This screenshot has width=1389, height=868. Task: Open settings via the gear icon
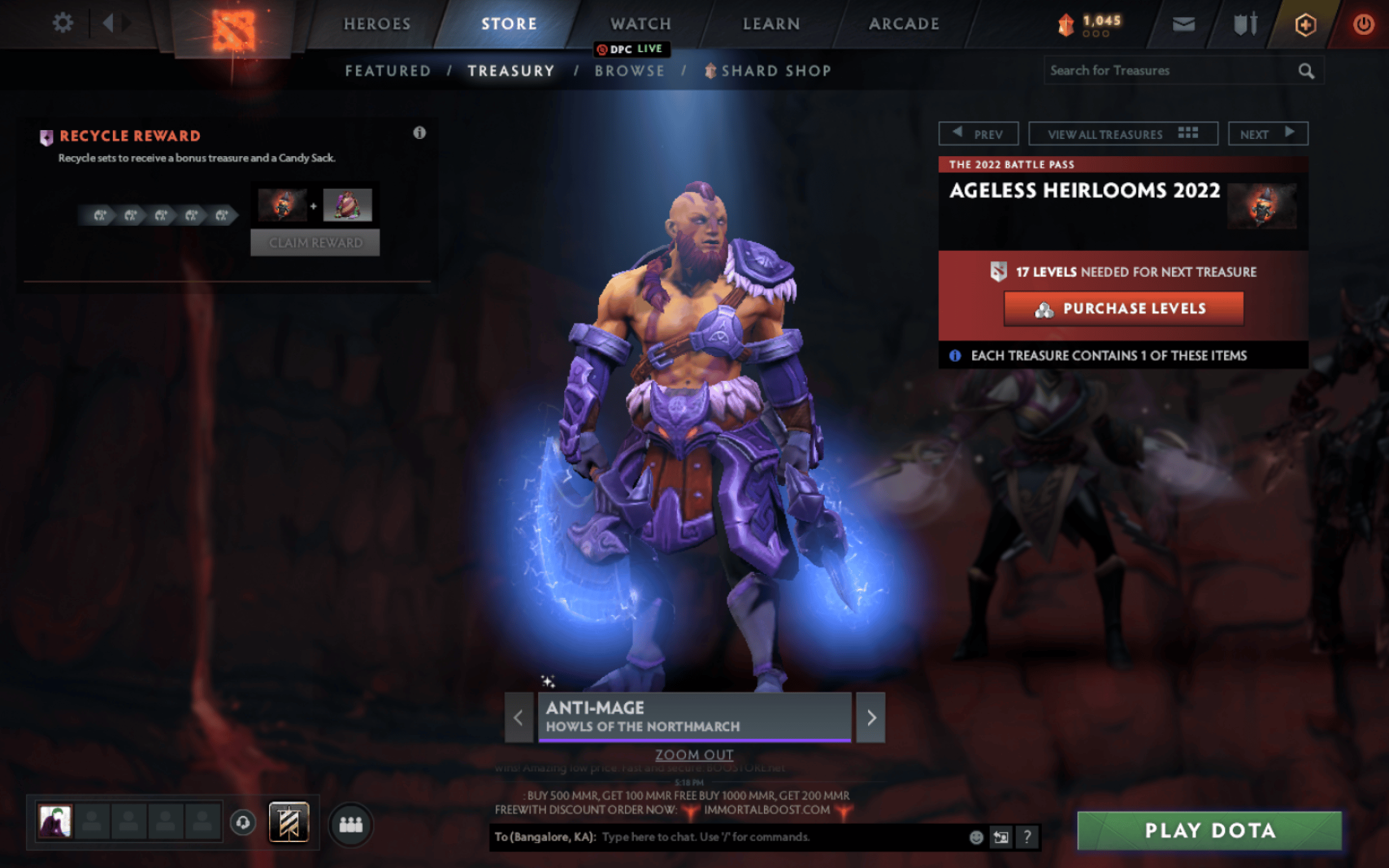click(x=63, y=22)
